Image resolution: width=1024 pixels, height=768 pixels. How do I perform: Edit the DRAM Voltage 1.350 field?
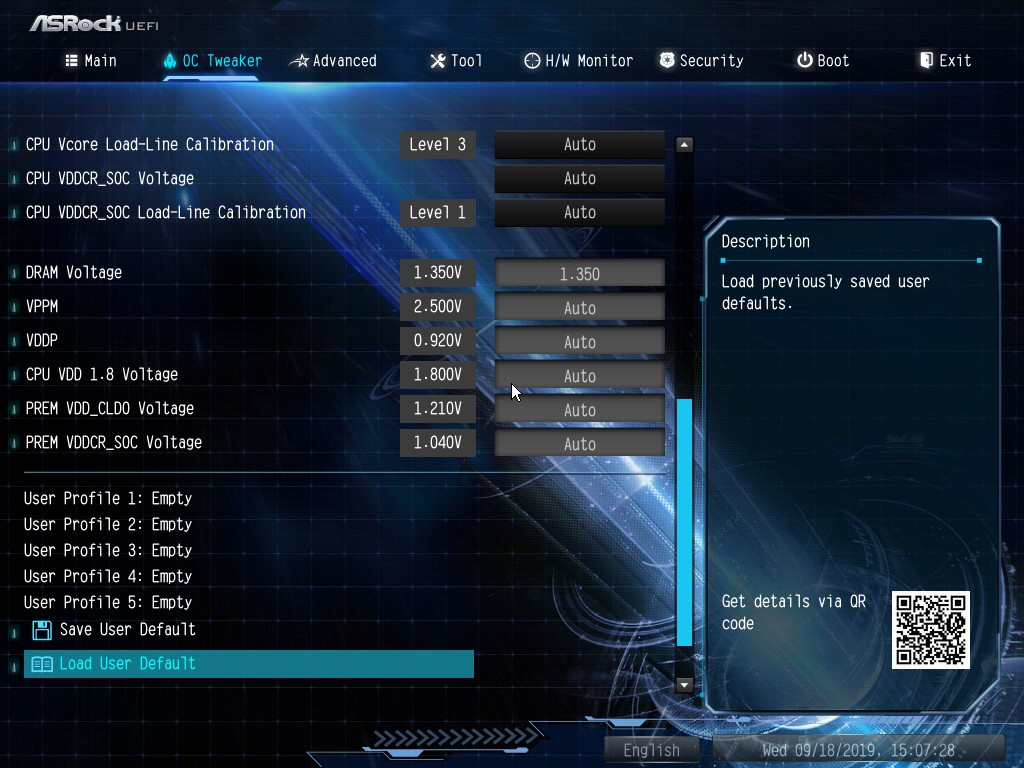(x=579, y=274)
